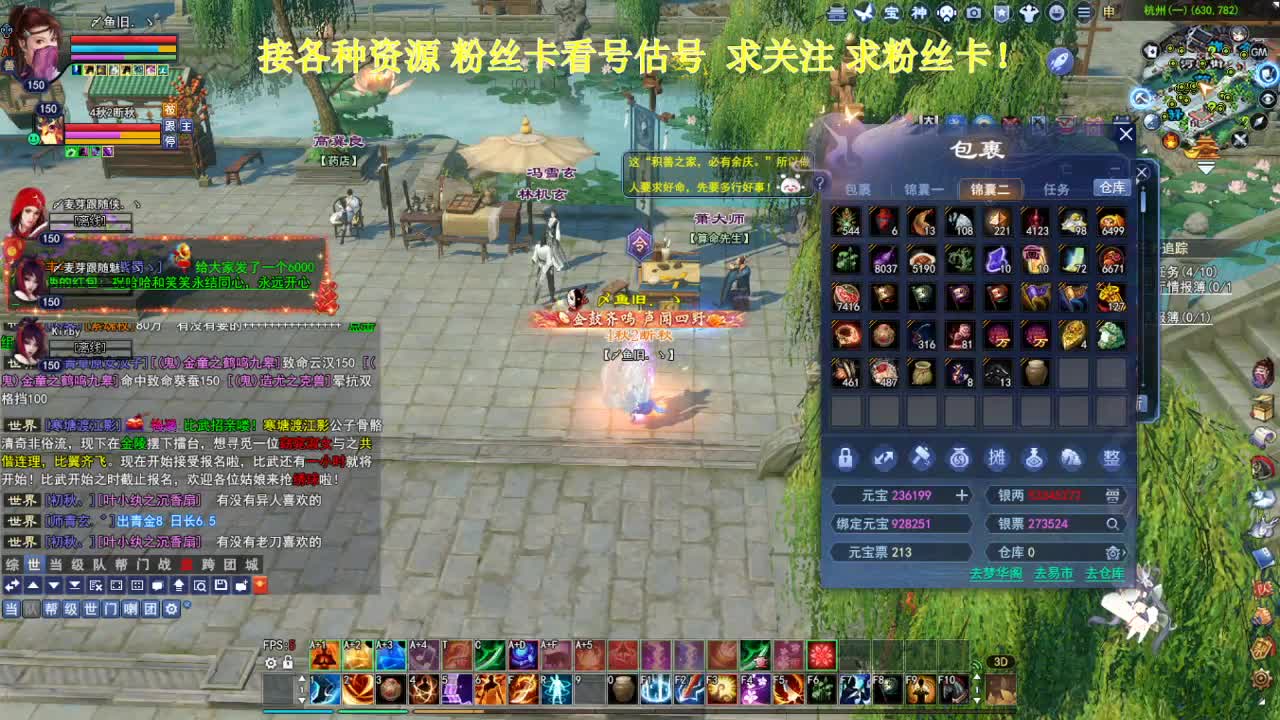The image size is (1280, 720).
Task: Click the 去易市 link
Action: (1053, 574)
